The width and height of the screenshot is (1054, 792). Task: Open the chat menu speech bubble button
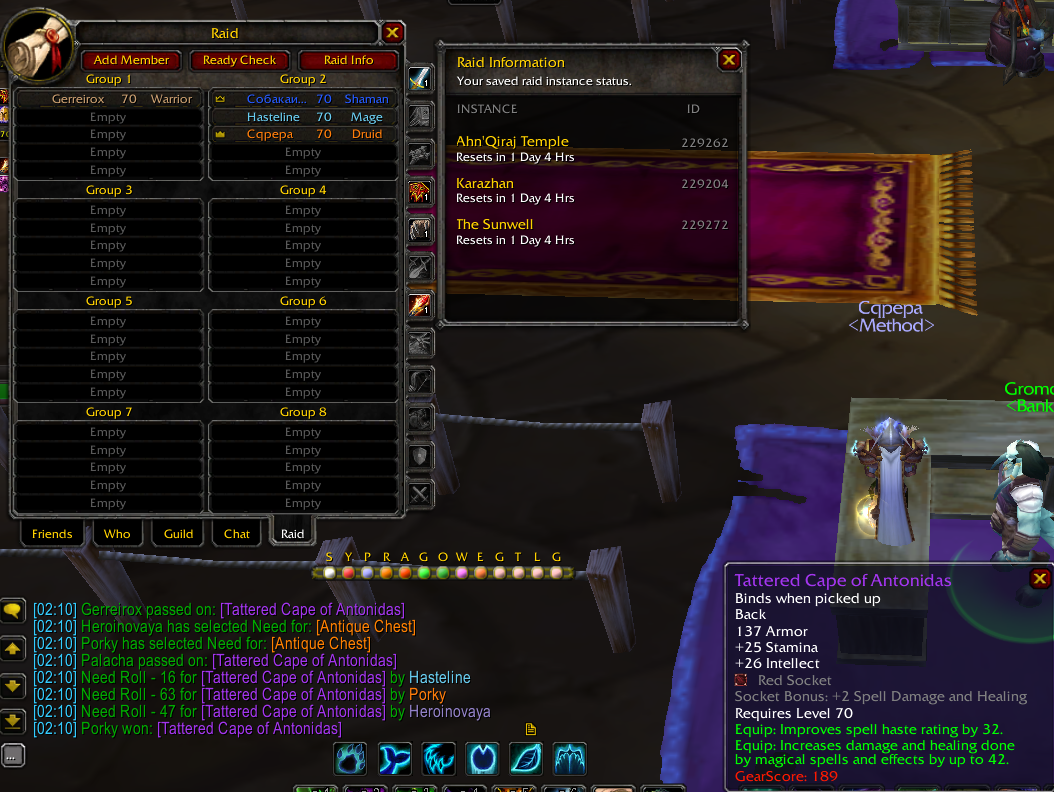coord(13,609)
